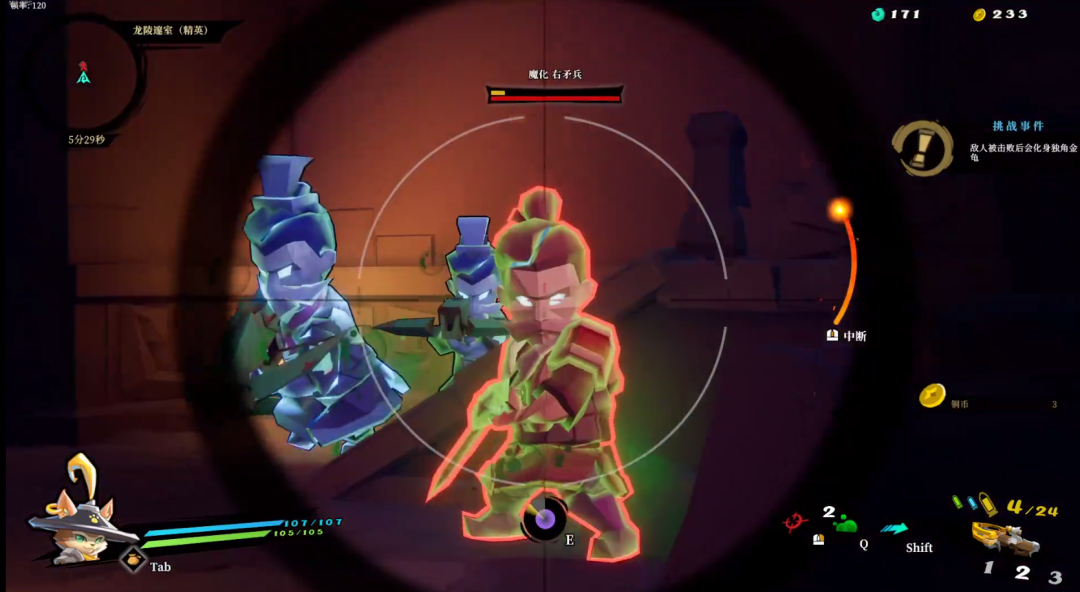This screenshot has width=1080, height=592.
Task: Activate the green smoke grenade skill
Action: coord(845,522)
